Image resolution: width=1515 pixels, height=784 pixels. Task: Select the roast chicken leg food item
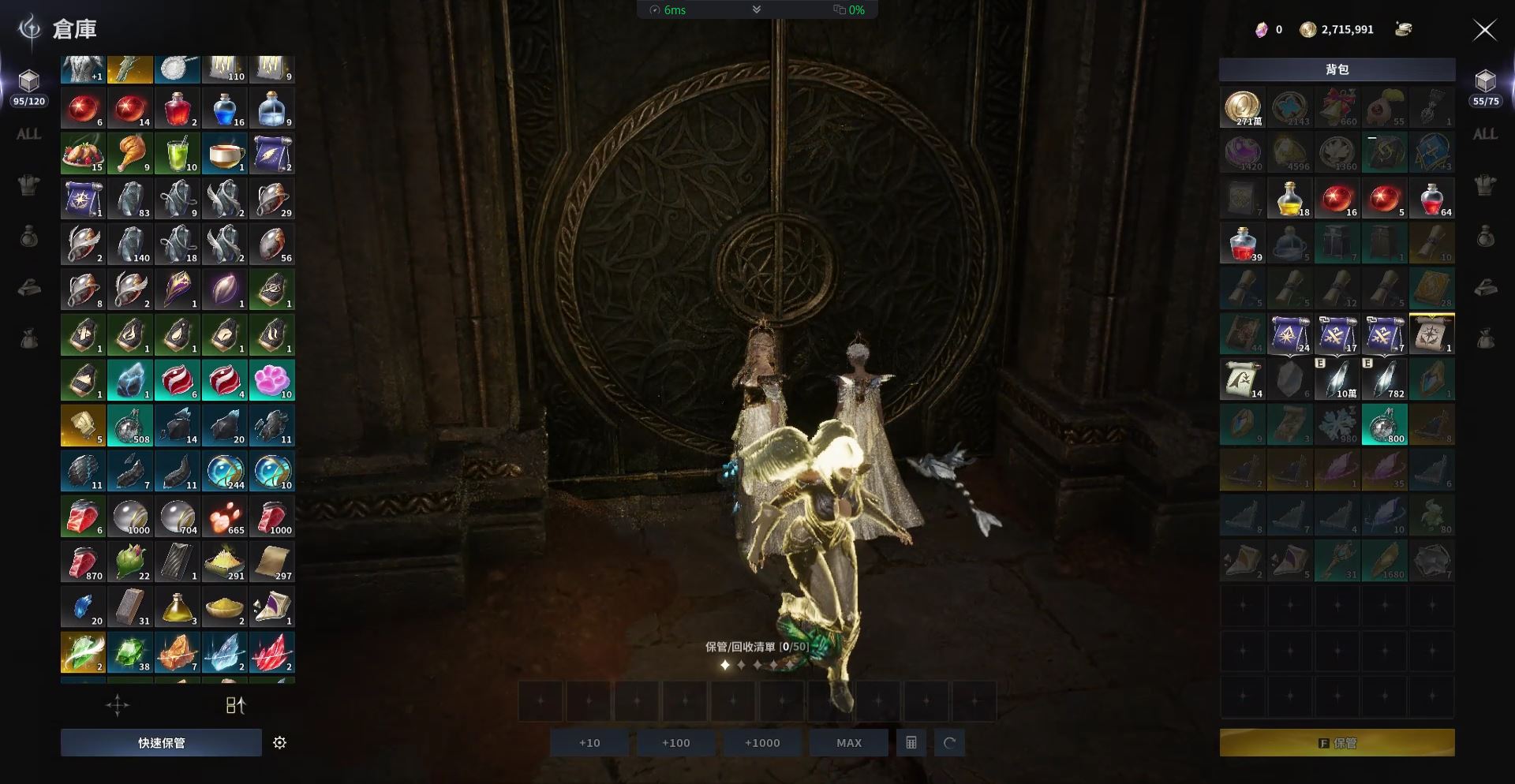tap(130, 152)
